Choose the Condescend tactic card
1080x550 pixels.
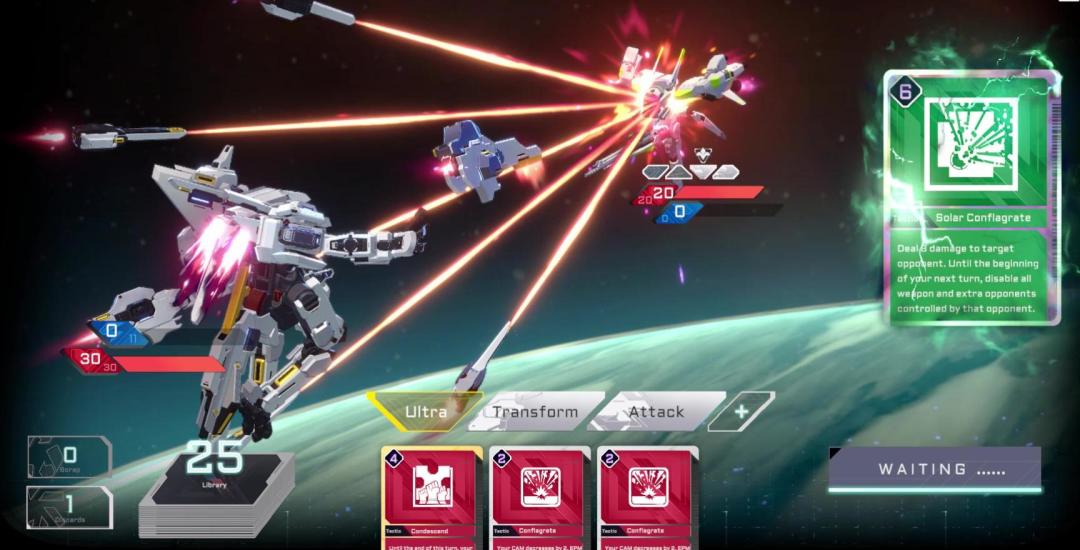pyautogui.click(x=431, y=497)
